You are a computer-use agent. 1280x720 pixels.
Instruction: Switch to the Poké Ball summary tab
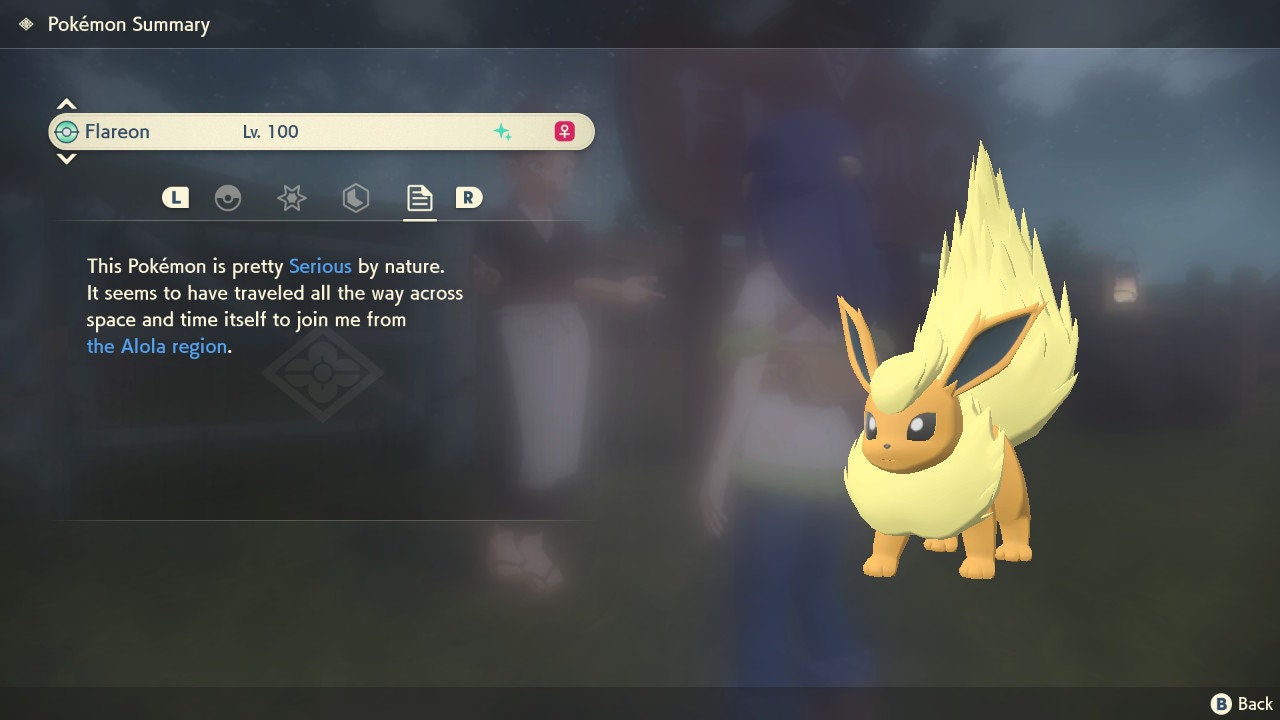pos(228,198)
